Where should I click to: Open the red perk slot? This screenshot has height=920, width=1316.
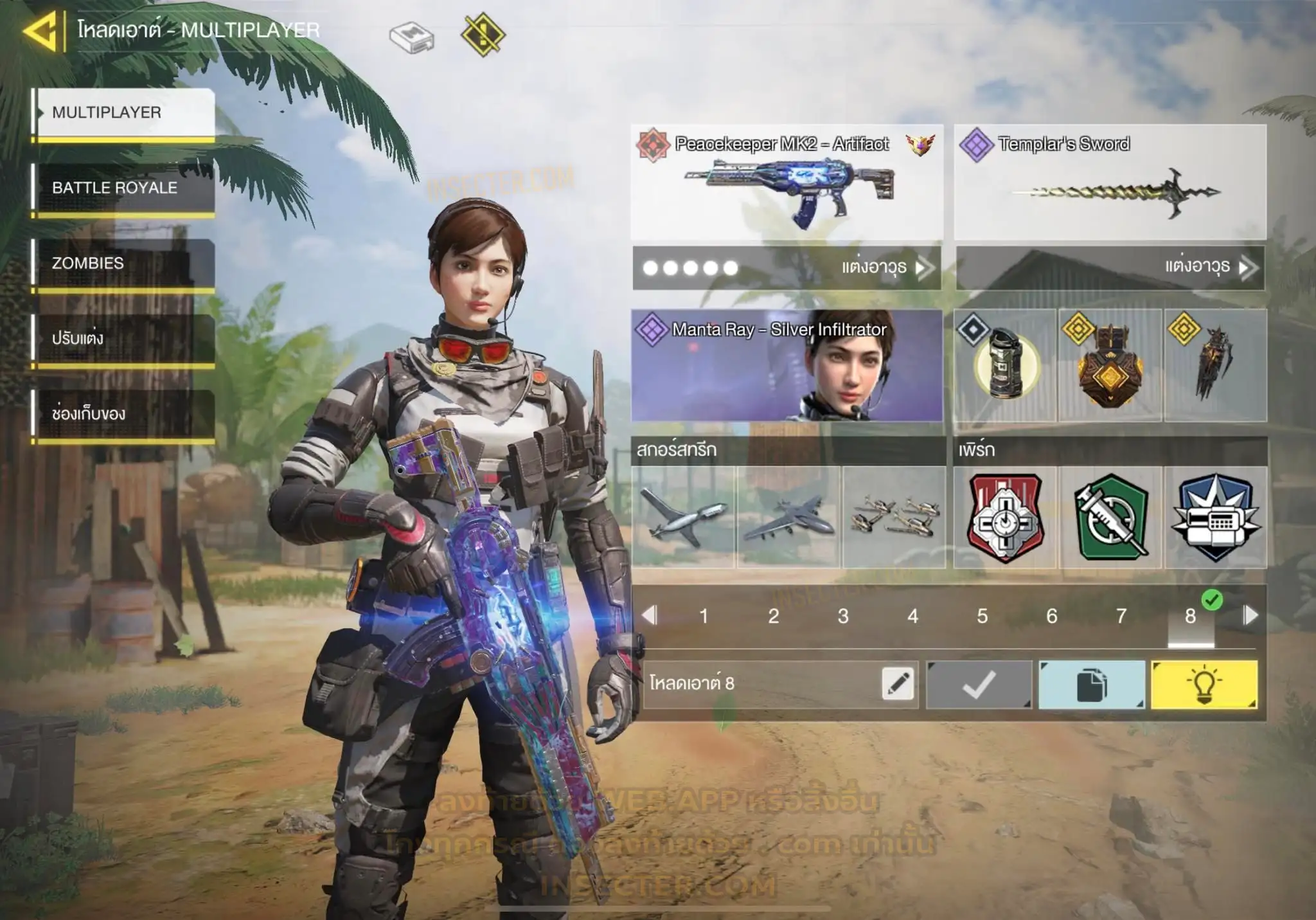[x=1005, y=518]
